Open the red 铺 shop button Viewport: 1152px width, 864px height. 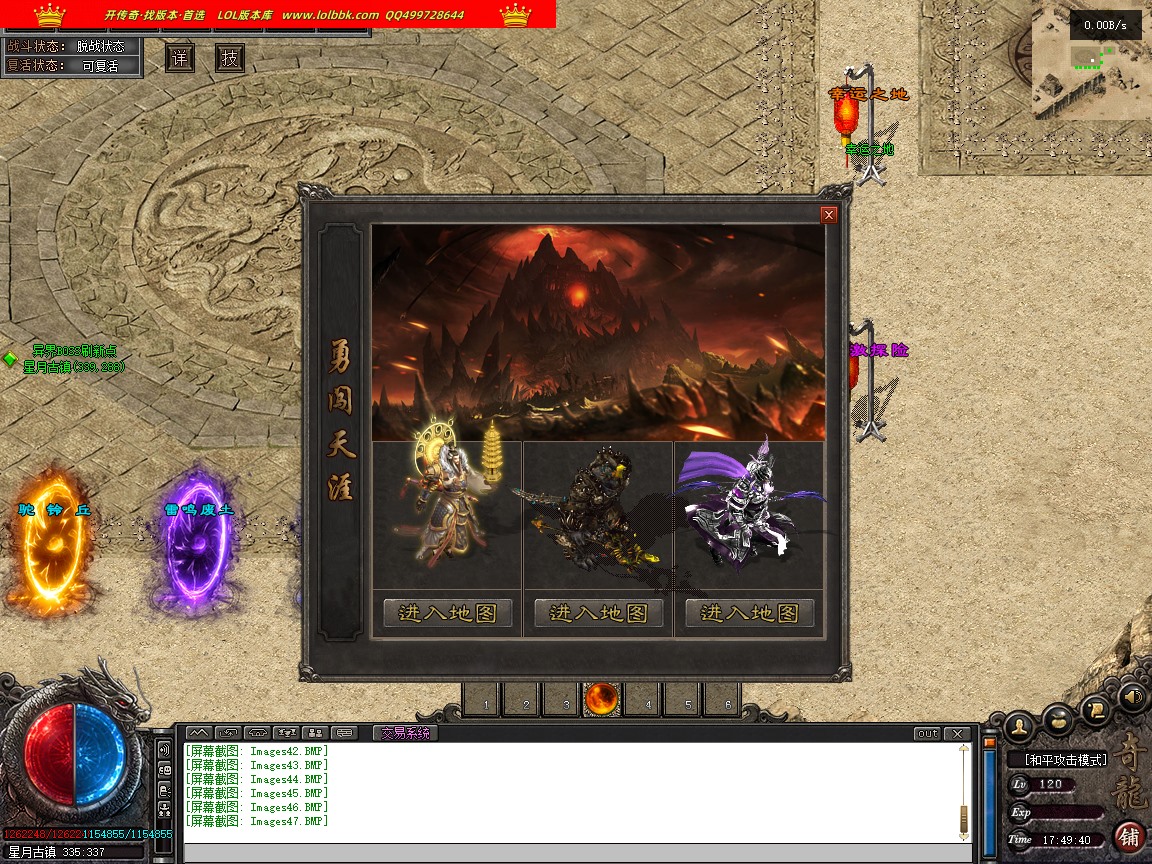coord(1129,836)
